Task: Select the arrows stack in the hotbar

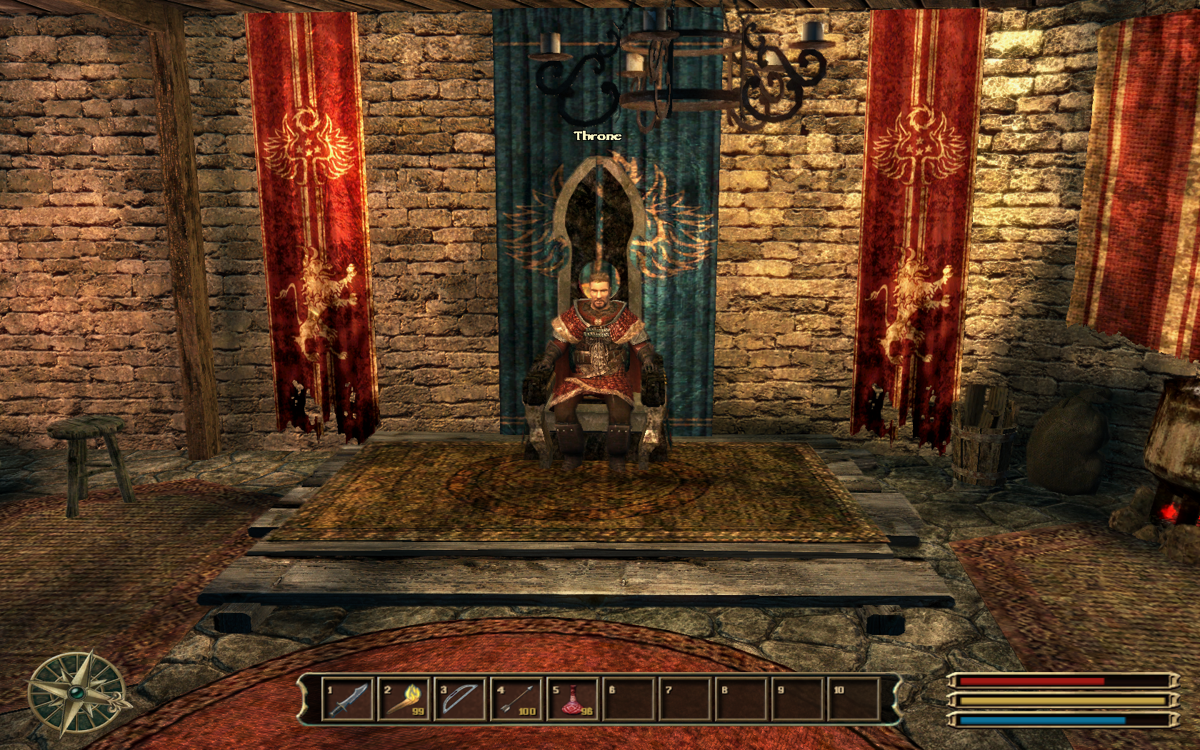Action: coord(515,699)
